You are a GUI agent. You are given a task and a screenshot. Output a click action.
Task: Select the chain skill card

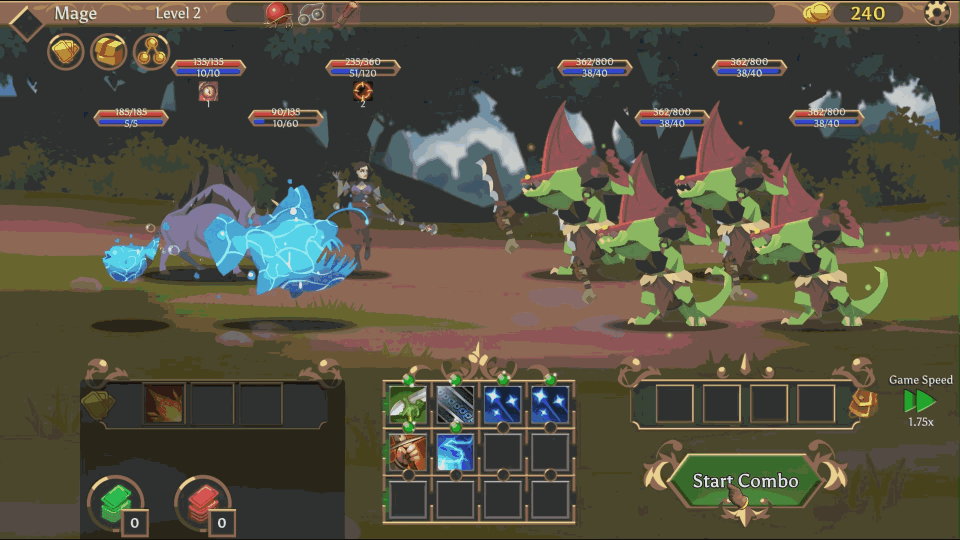coord(456,404)
